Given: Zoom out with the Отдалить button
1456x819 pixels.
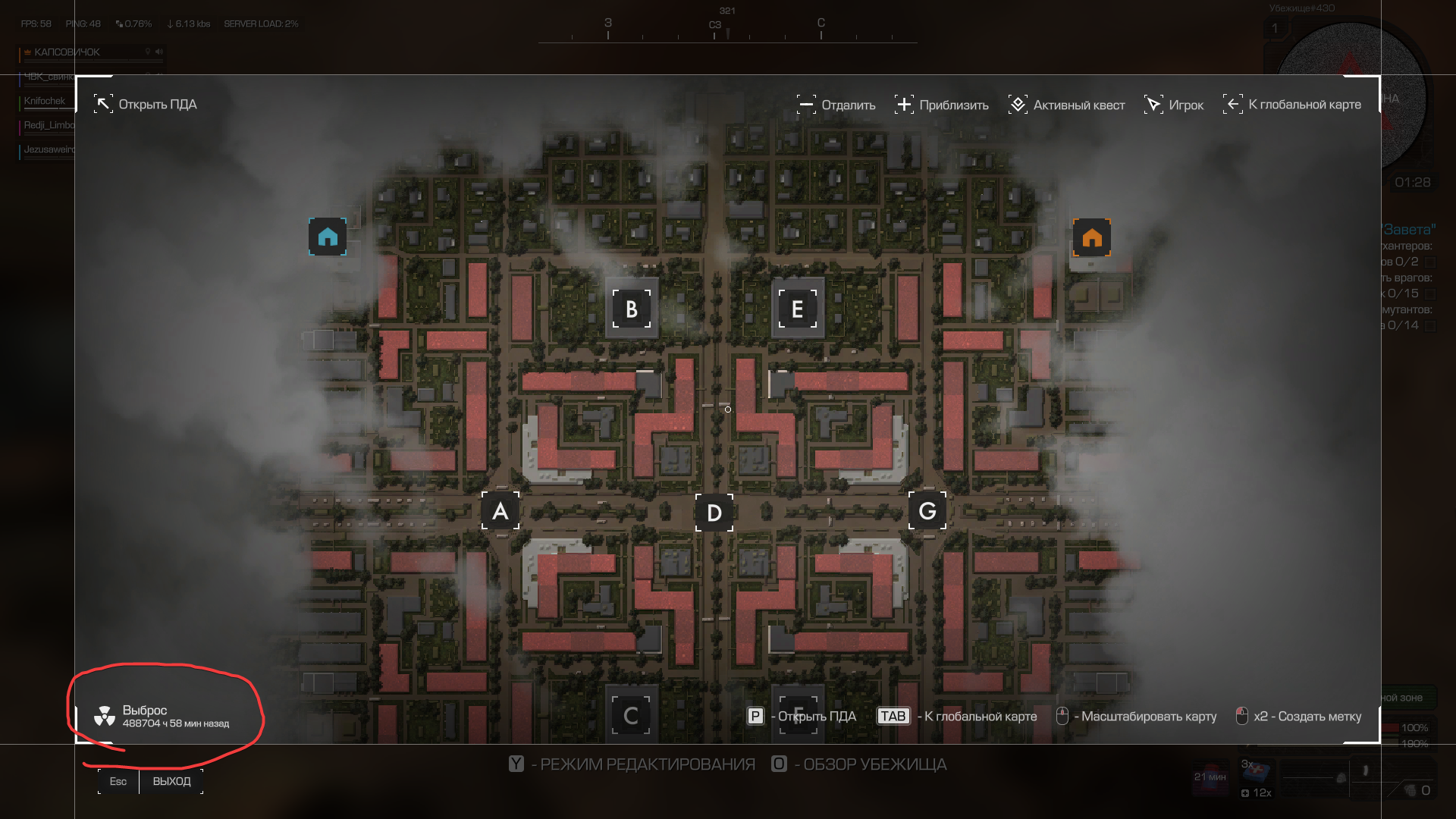Looking at the screenshot, I should (x=836, y=105).
